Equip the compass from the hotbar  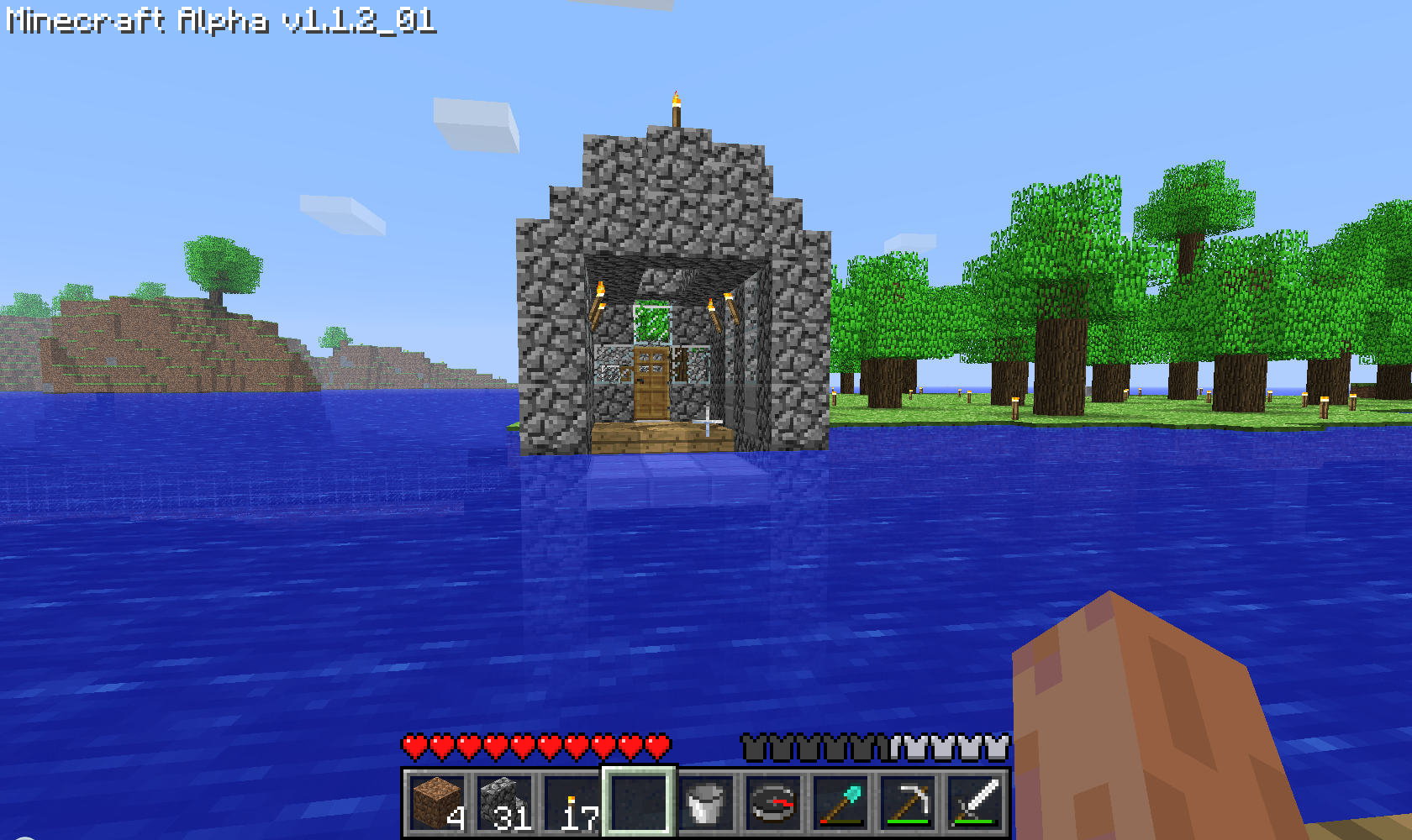[x=773, y=802]
